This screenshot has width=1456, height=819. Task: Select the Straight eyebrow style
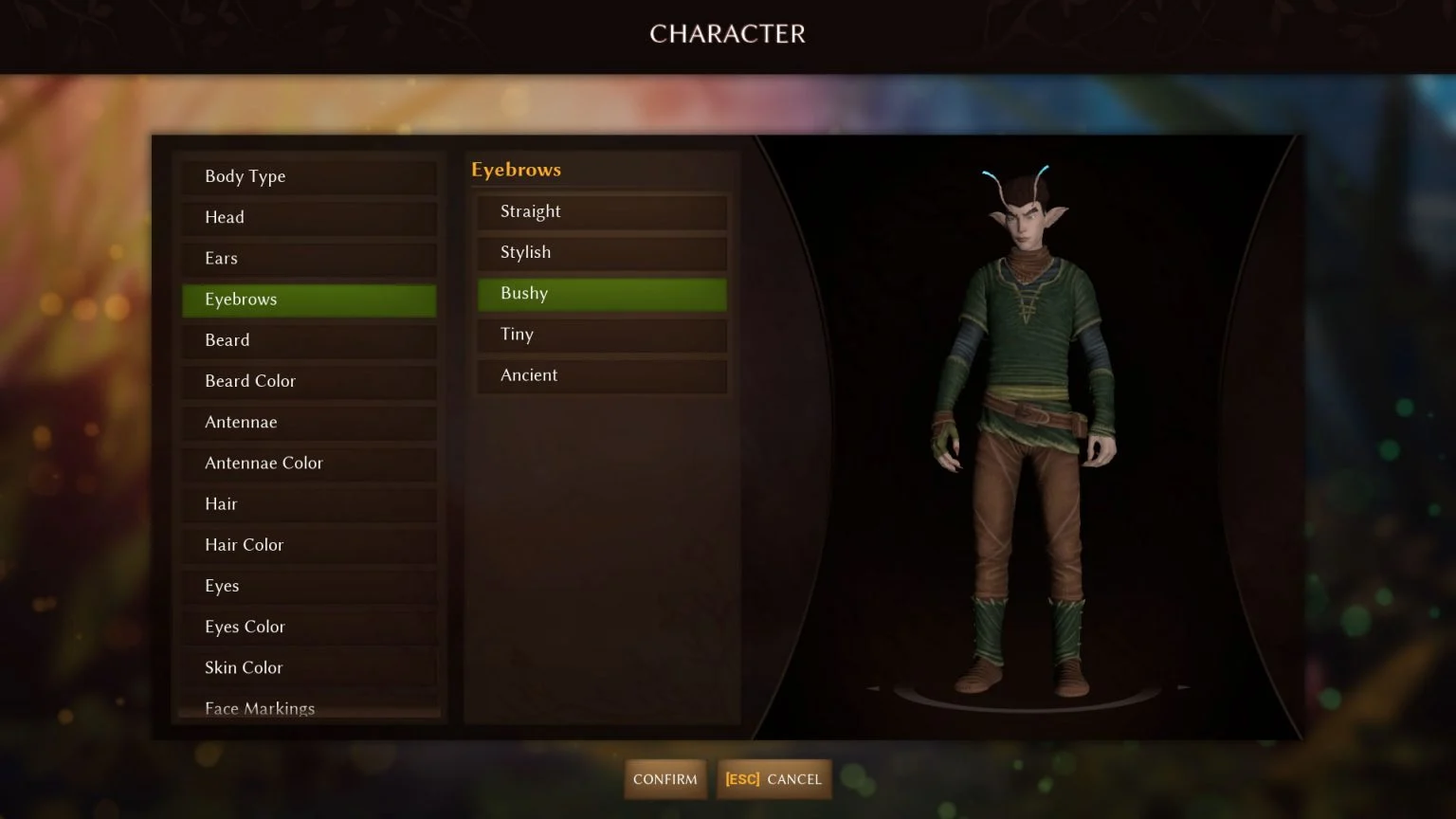coord(602,211)
